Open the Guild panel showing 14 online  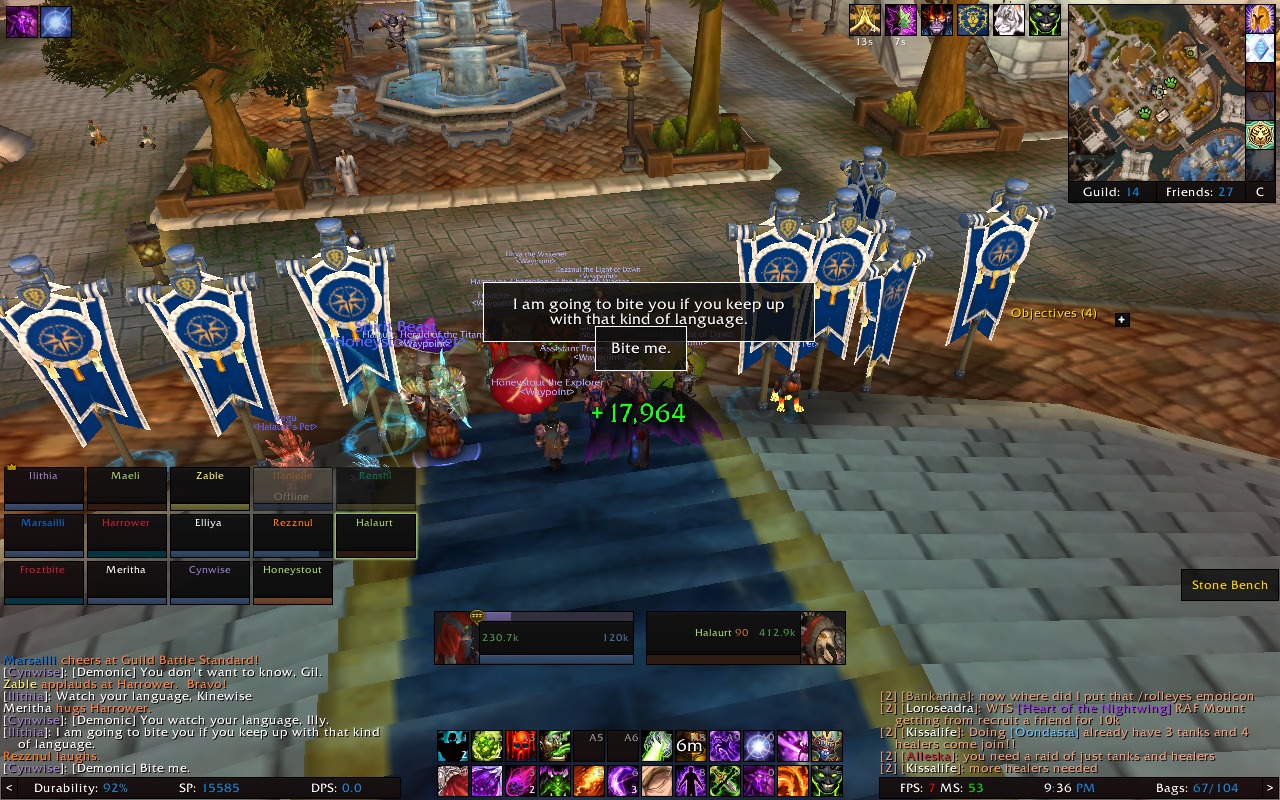[1110, 192]
